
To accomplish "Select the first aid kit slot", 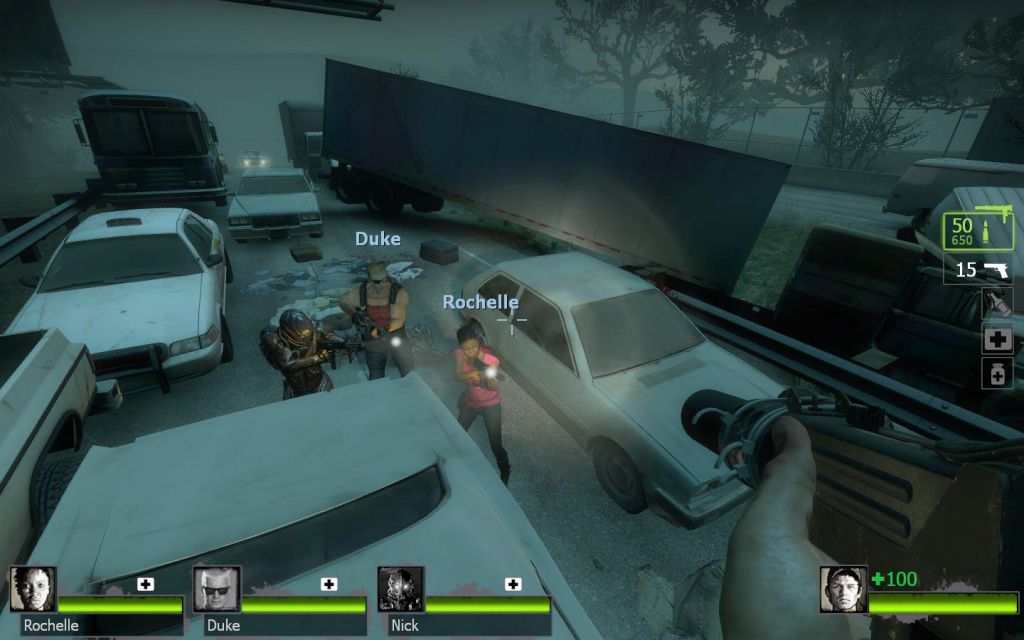I will [997, 339].
